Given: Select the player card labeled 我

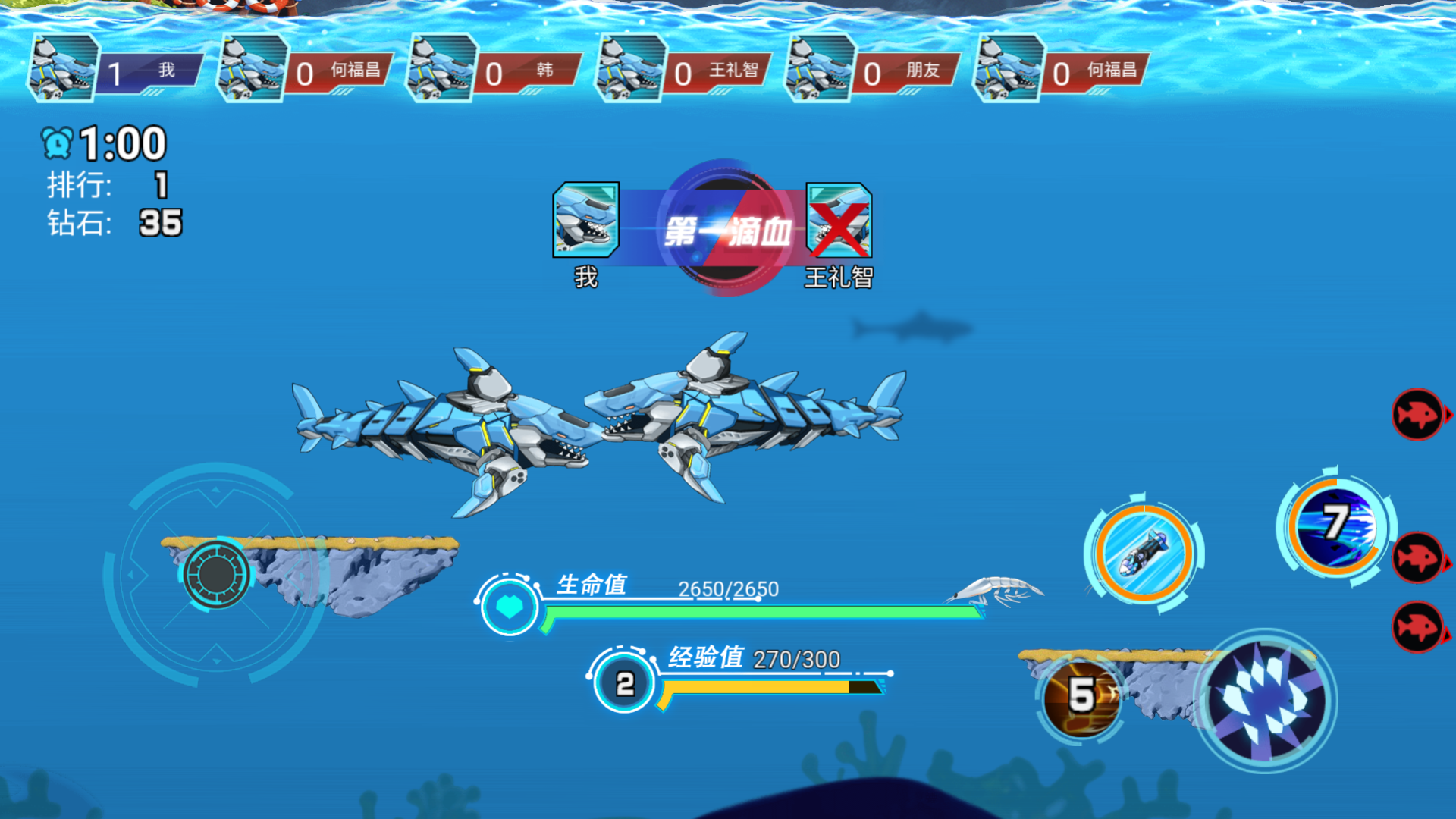Looking at the screenshot, I should click(x=116, y=70).
